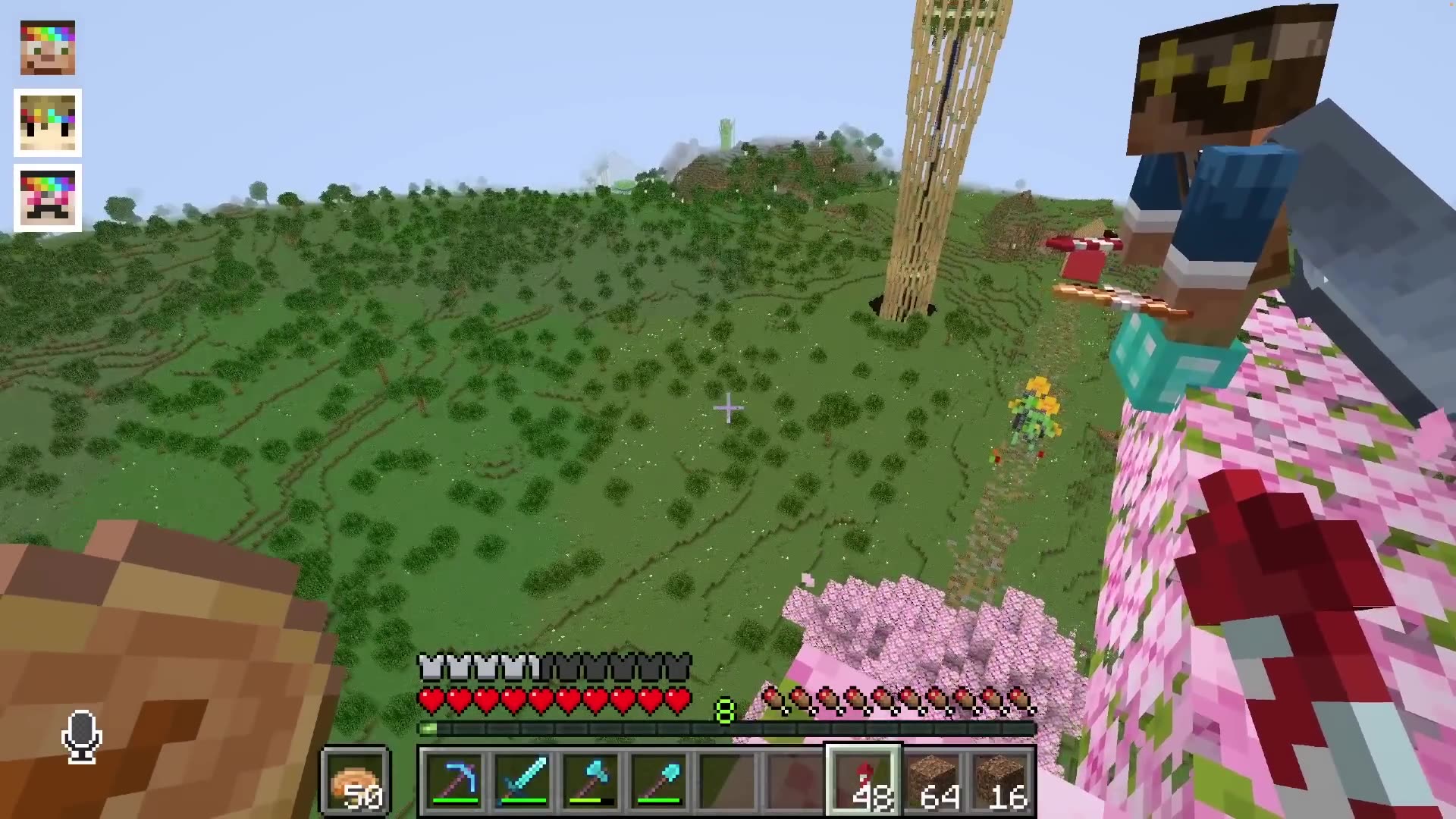This screenshot has height=819, width=1456.
Task: Click the rightmost grayed armor icon
Action: (x=677, y=666)
